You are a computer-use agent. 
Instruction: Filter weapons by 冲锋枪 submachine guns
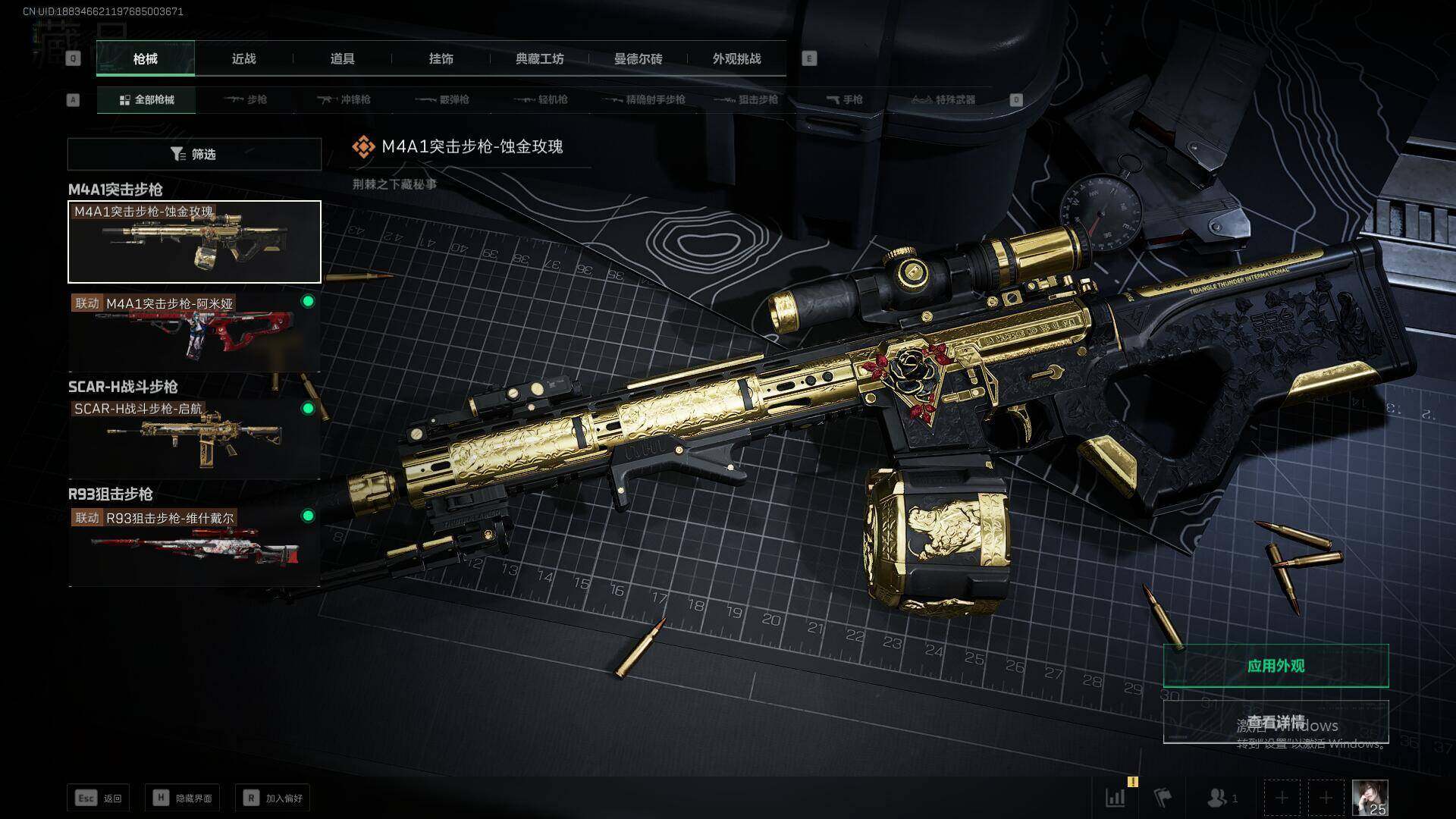(x=344, y=100)
